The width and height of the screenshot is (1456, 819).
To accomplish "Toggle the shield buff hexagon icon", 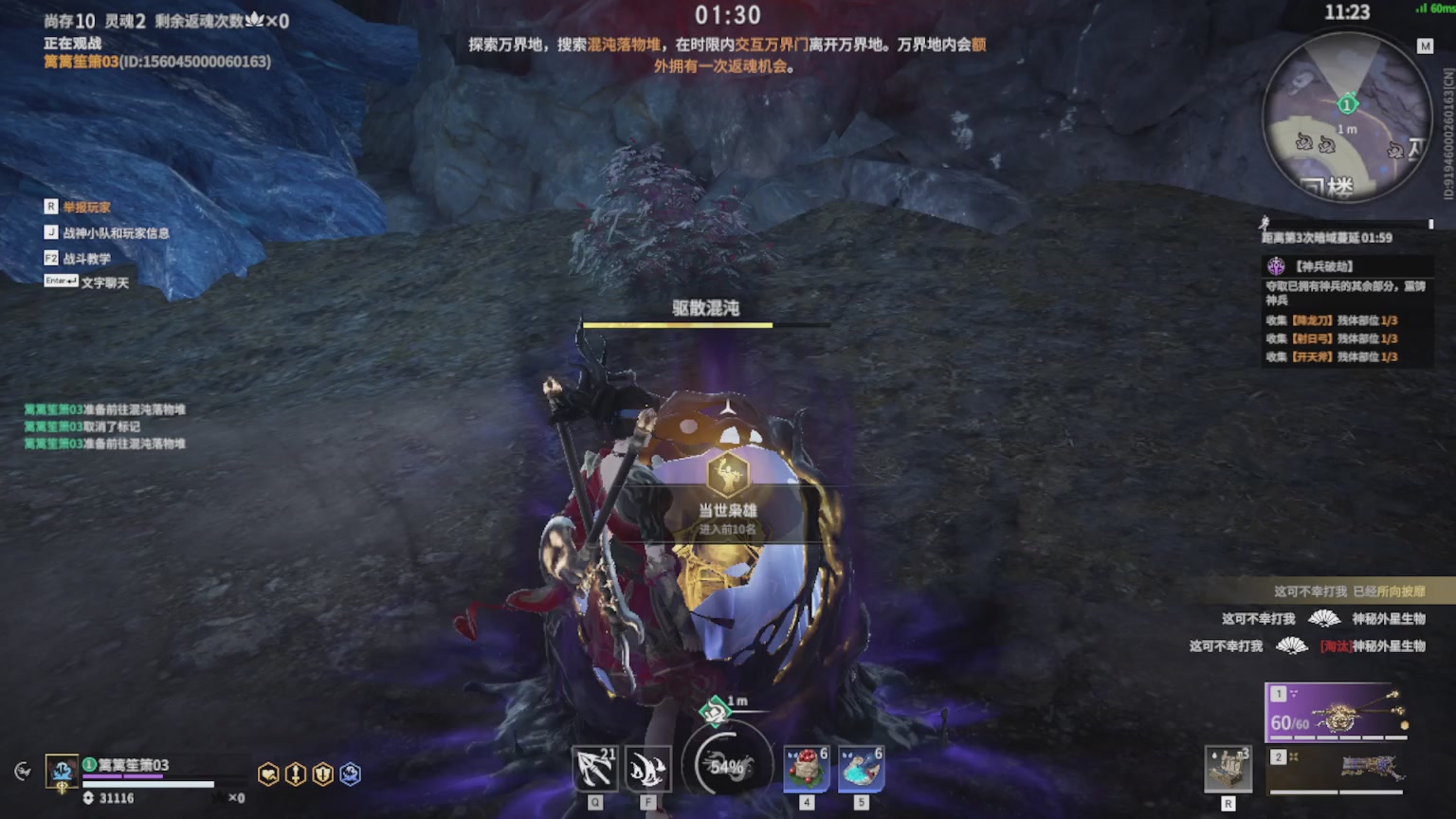I will pyautogui.click(x=322, y=772).
